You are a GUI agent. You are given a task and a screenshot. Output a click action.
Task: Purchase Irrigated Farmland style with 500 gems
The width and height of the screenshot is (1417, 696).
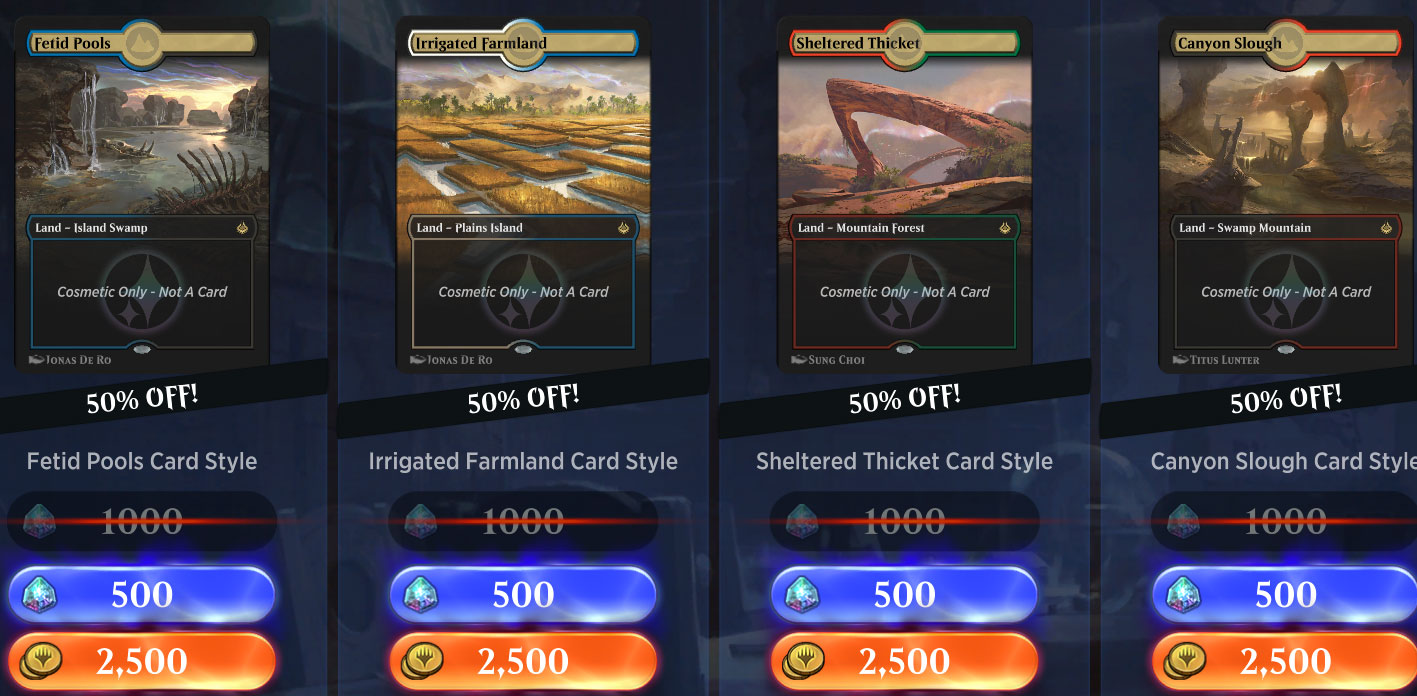[523, 595]
